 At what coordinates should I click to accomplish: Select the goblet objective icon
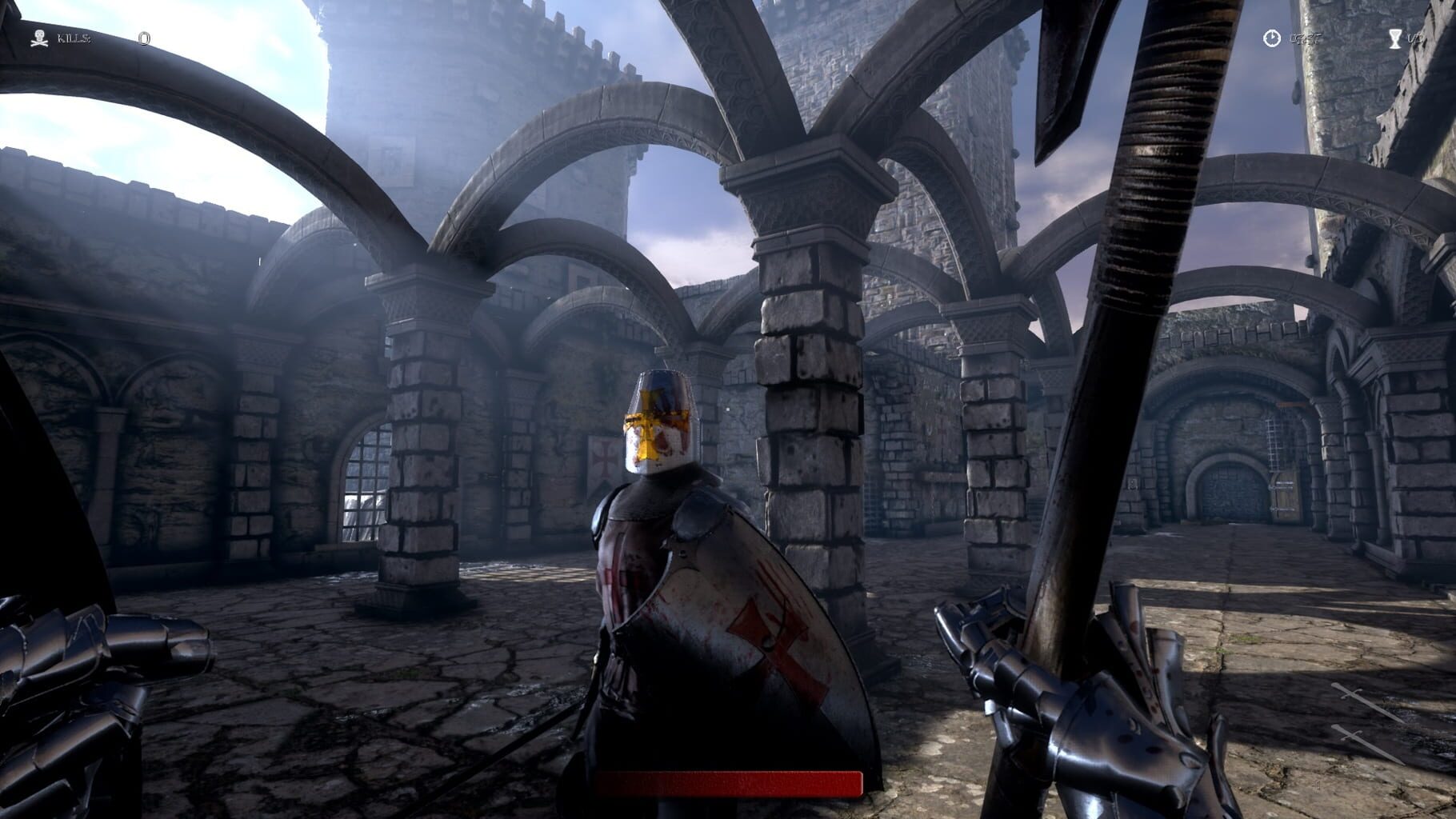[1395, 38]
